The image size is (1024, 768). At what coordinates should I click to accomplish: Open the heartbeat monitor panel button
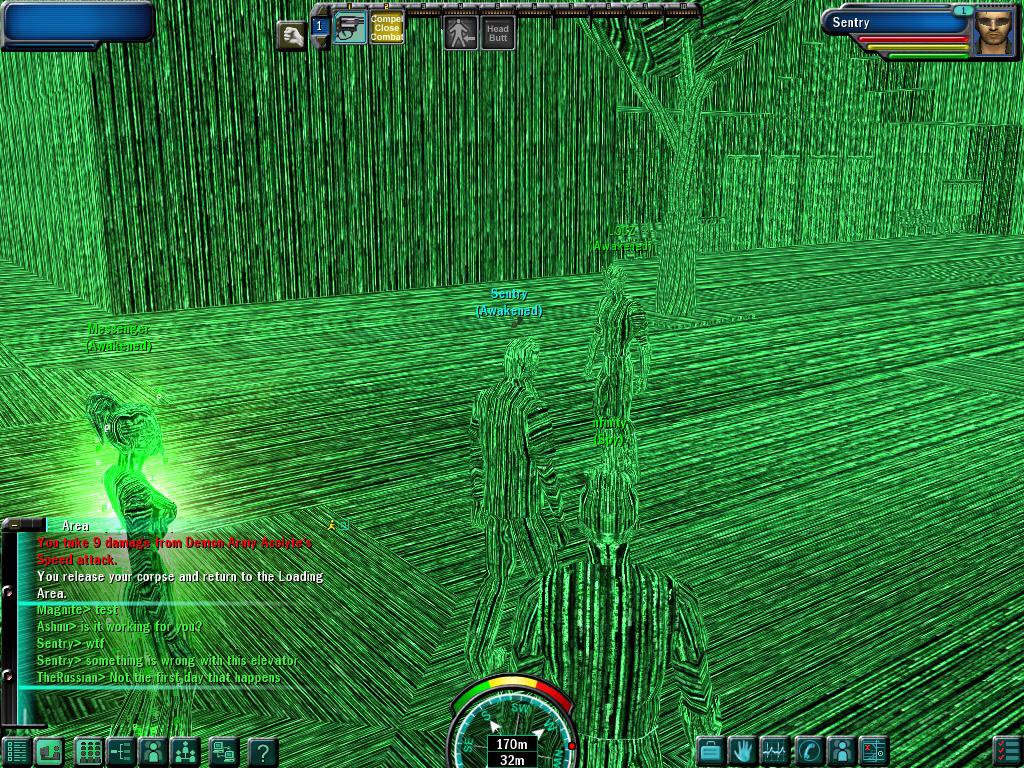point(775,750)
